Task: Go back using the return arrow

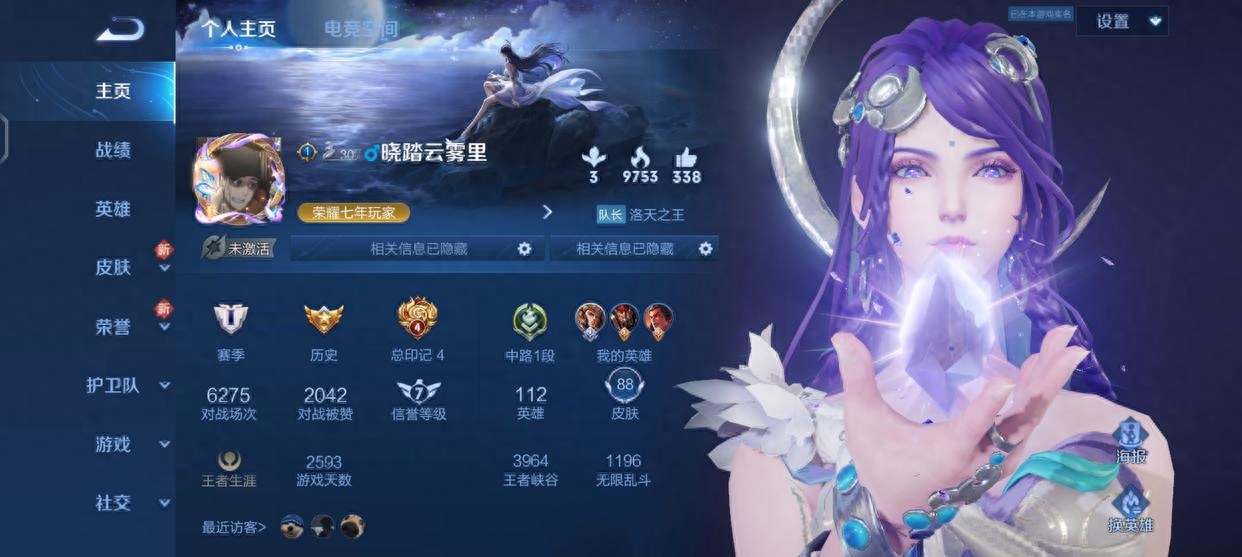Action: click(120, 29)
